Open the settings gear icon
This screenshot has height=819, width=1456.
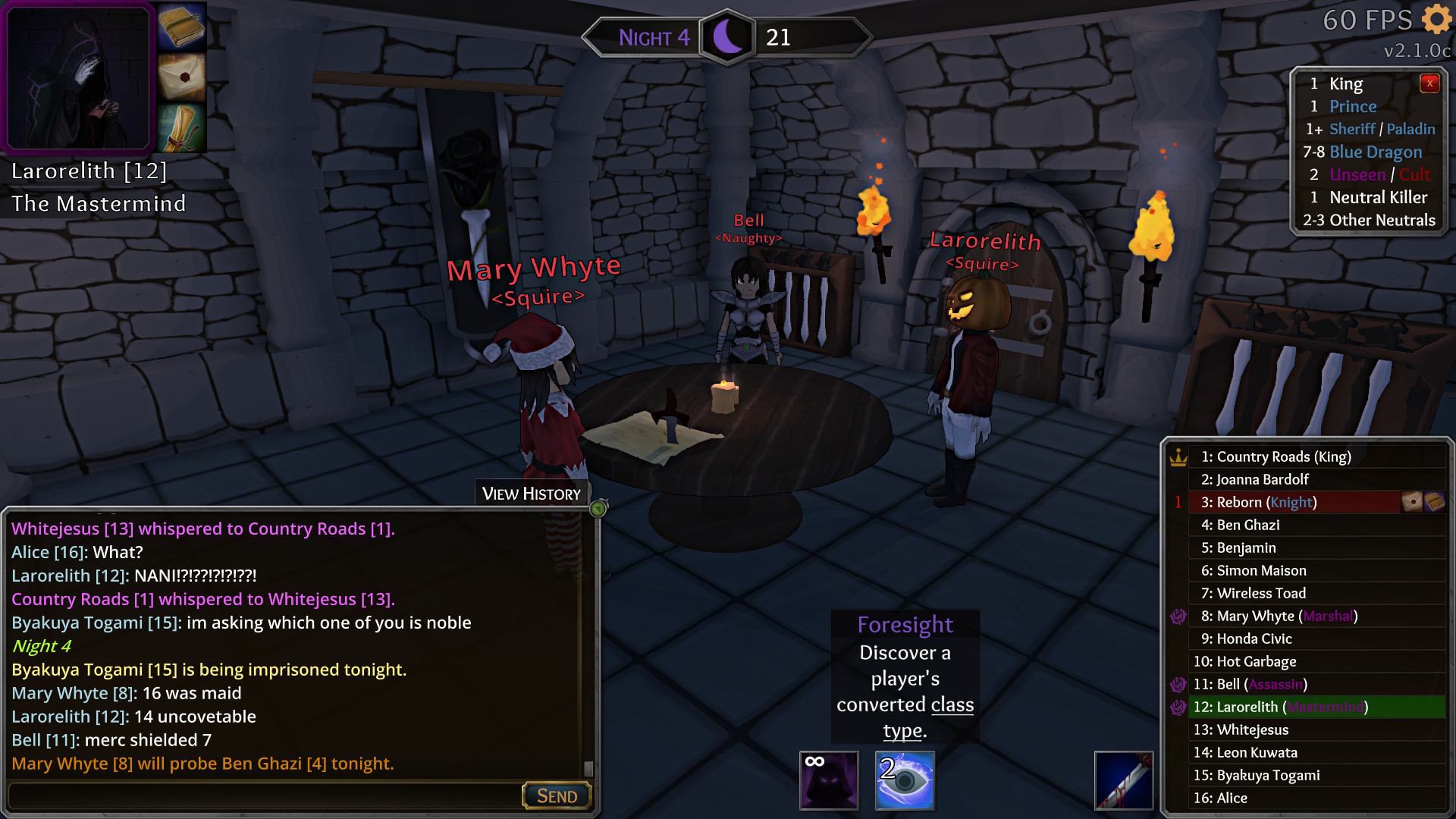[x=1436, y=19]
